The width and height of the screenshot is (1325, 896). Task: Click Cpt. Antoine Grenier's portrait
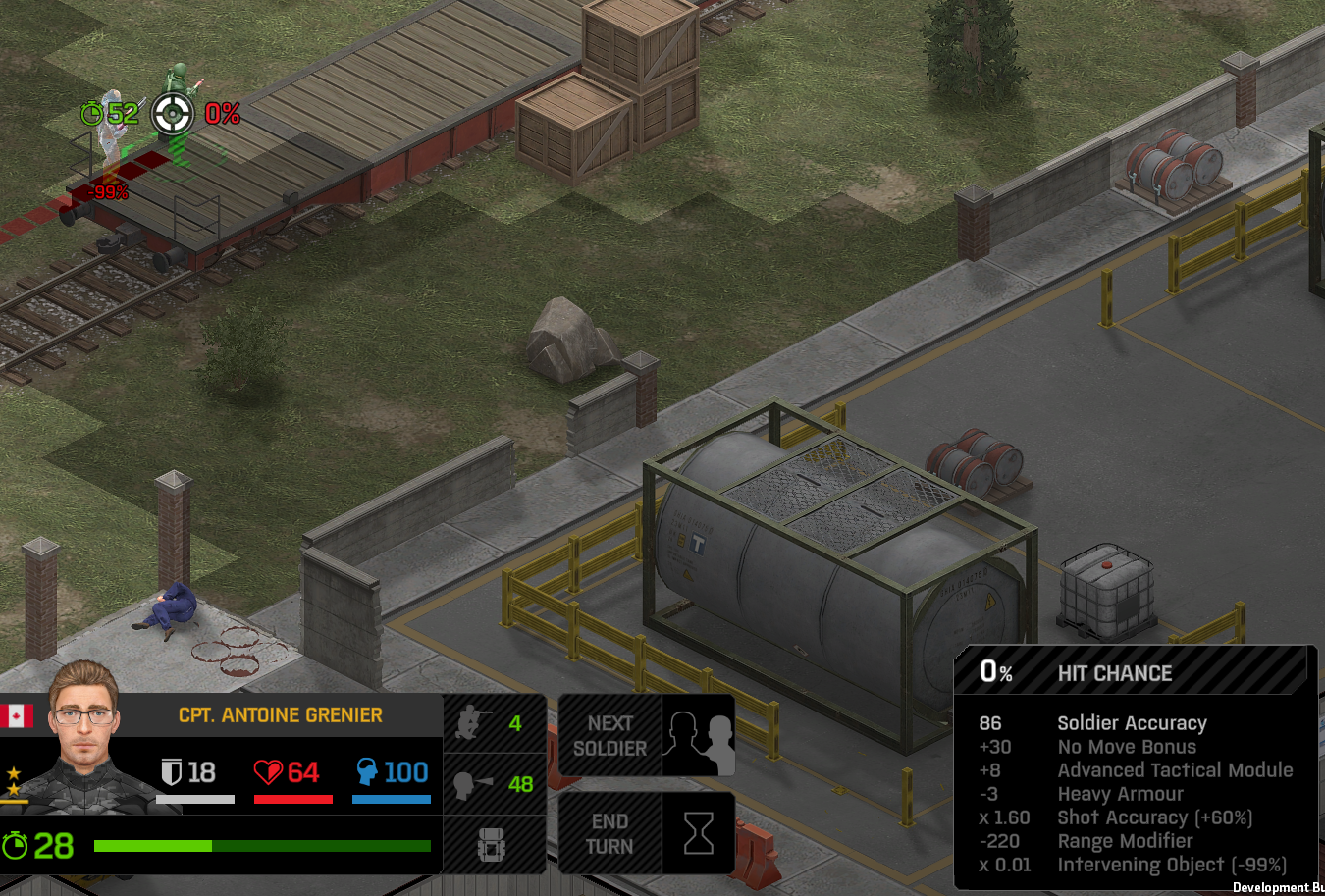84,736
